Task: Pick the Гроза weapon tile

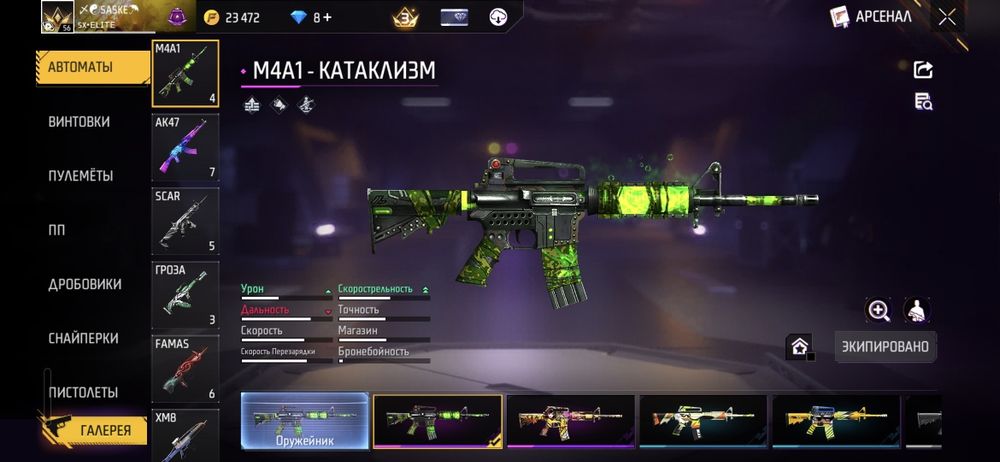Action: [x=185, y=295]
